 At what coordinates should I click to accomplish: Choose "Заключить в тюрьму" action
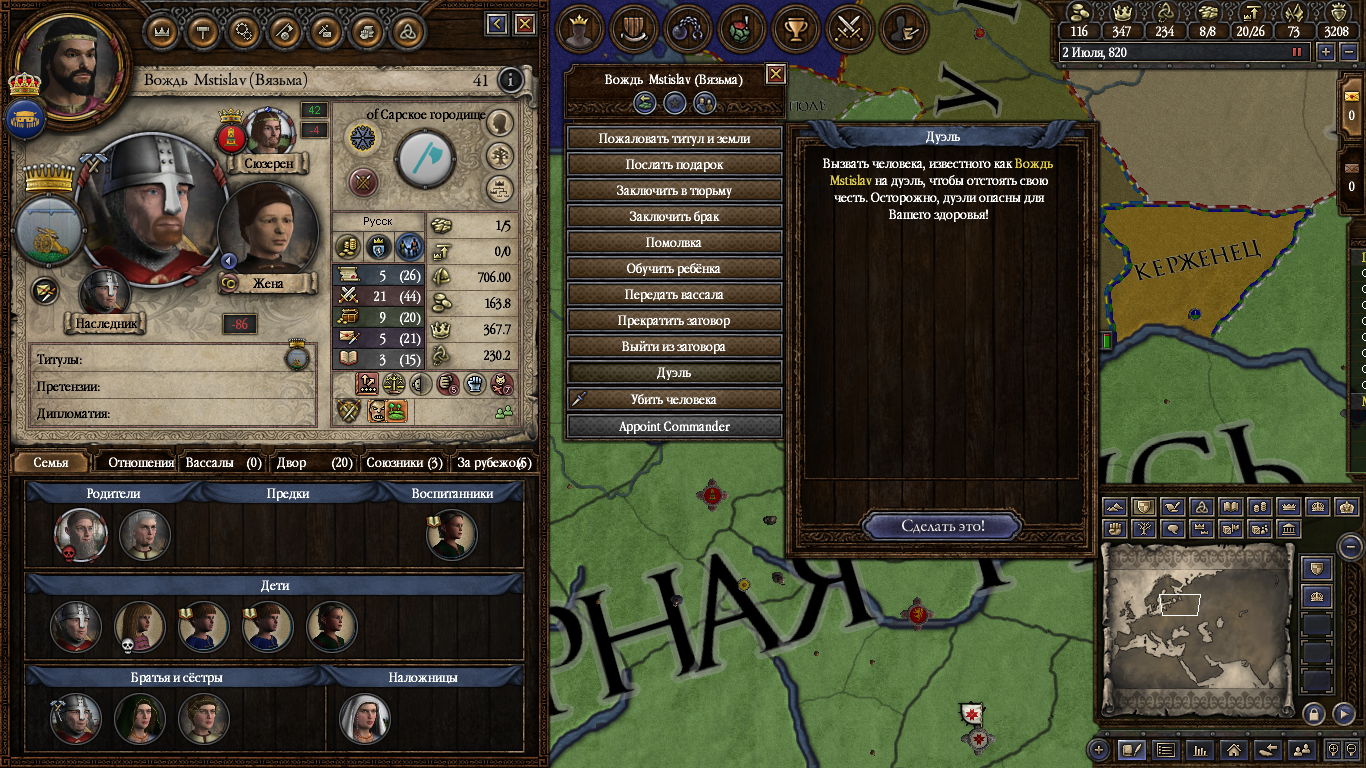point(674,190)
